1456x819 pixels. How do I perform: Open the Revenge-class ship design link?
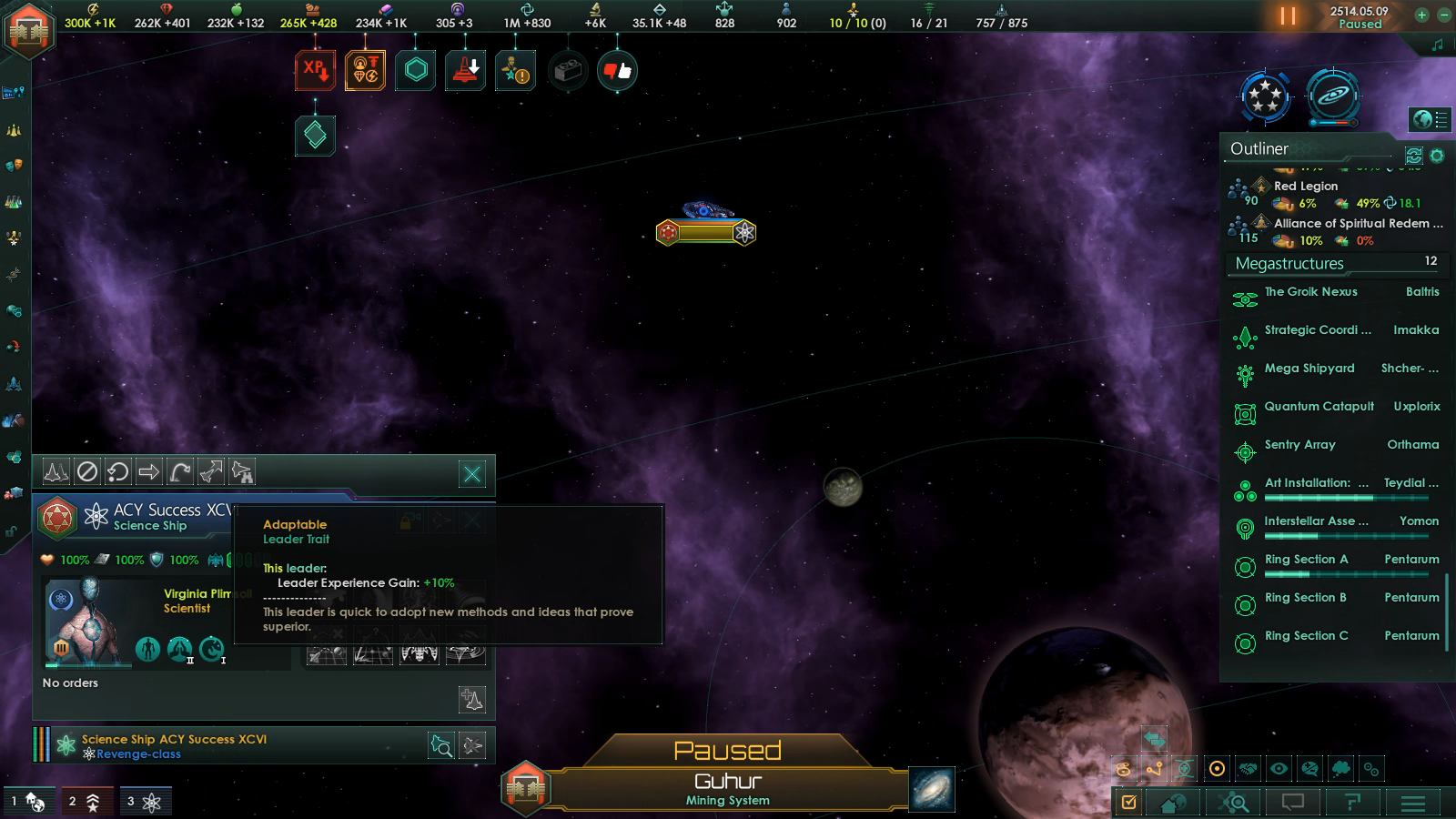(140, 753)
